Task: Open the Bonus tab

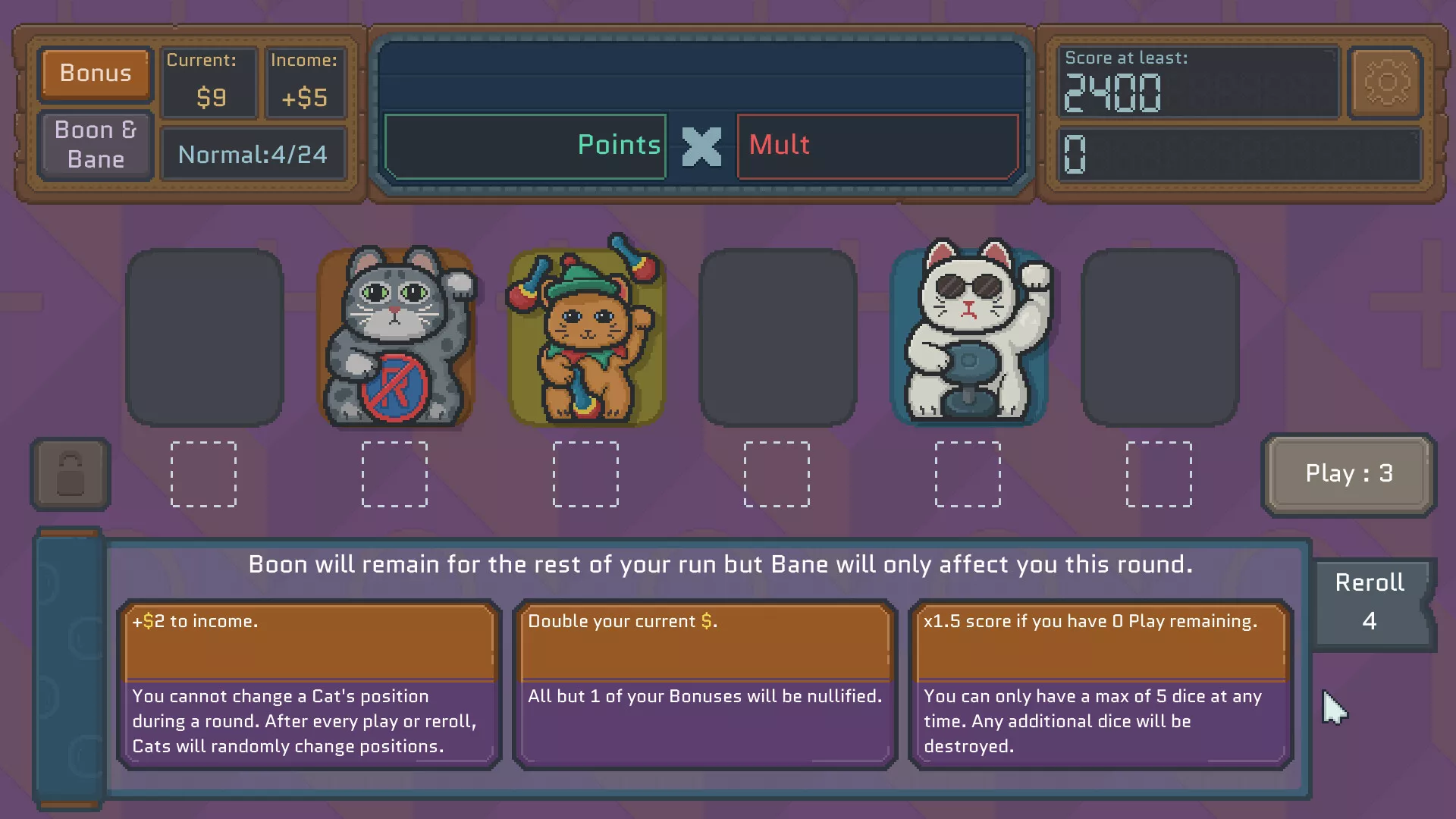Action: (96, 74)
